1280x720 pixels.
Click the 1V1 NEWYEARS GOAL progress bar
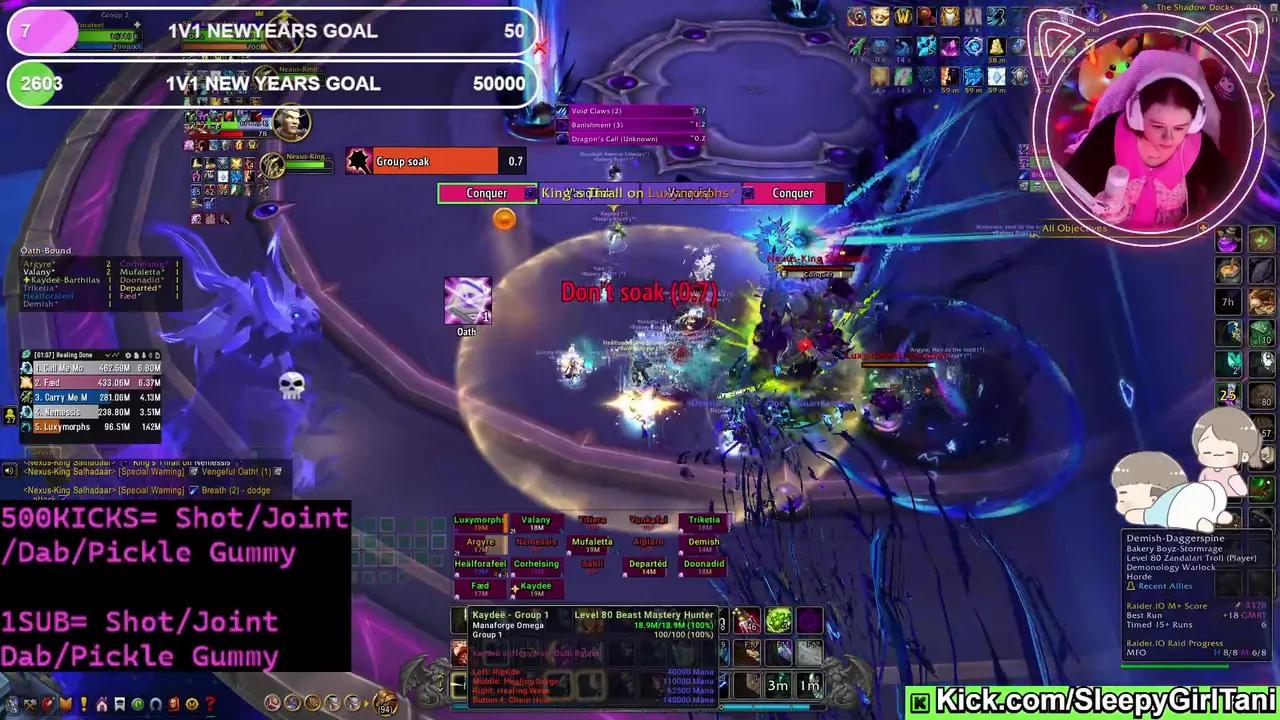click(270, 31)
